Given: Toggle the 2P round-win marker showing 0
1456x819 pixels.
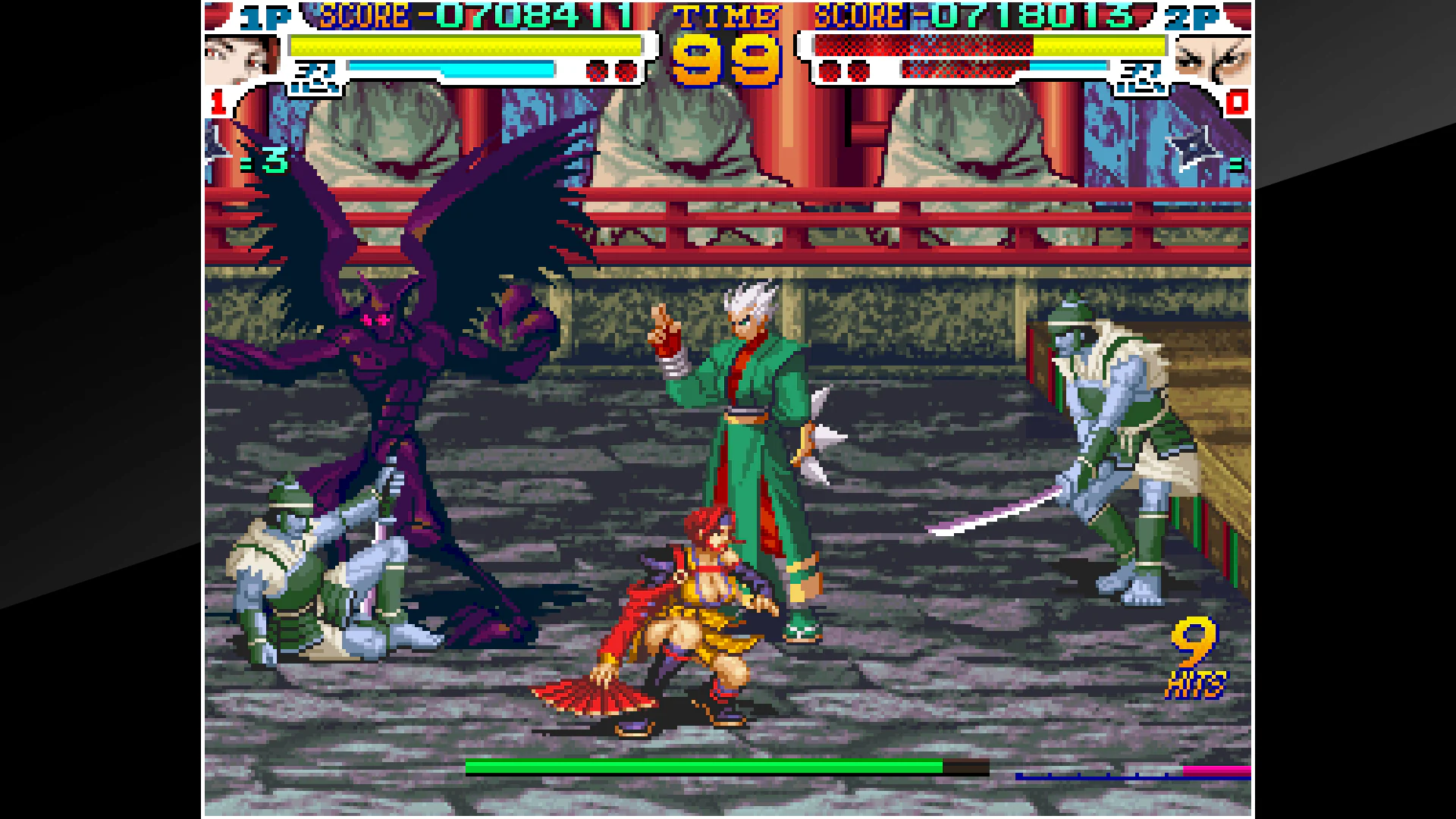Looking at the screenshot, I should pyautogui.click(x=1238, y=102).
